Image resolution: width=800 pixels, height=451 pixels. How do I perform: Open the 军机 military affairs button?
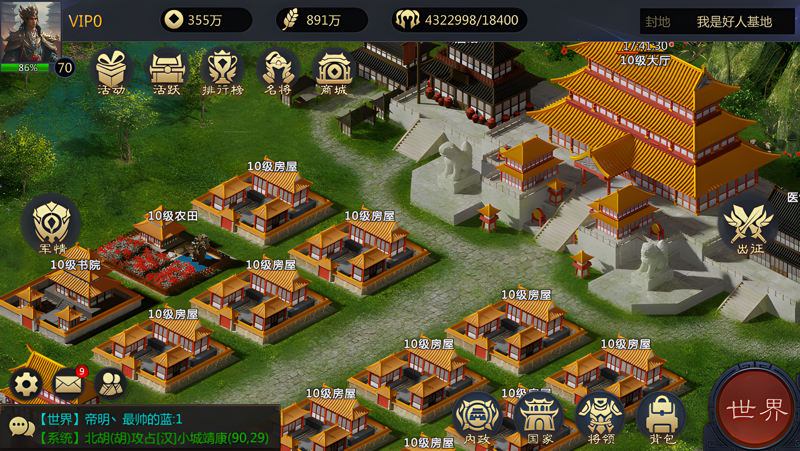(x=51, y=224)
